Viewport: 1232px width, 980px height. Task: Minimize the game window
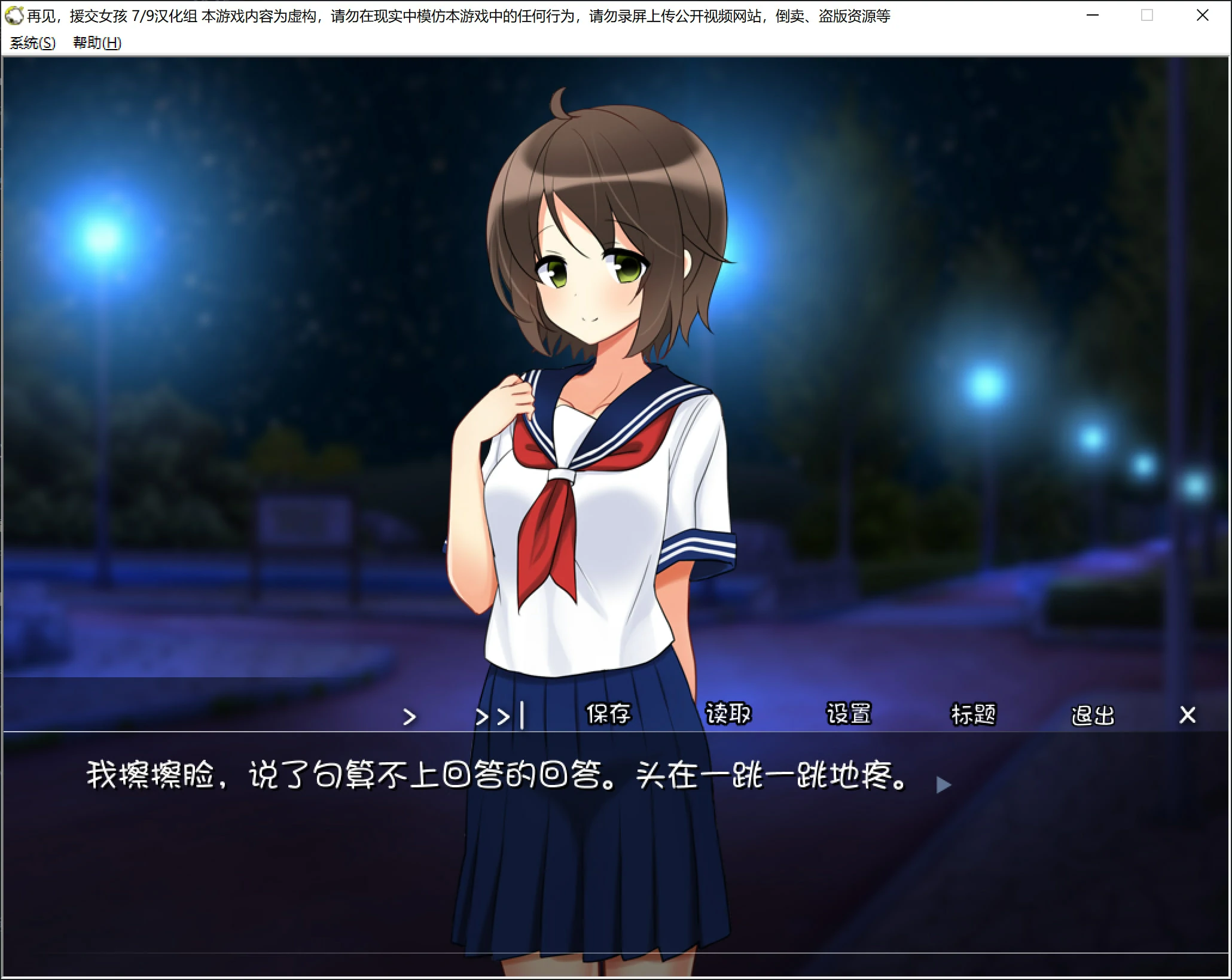click(x=1093, y=16)
